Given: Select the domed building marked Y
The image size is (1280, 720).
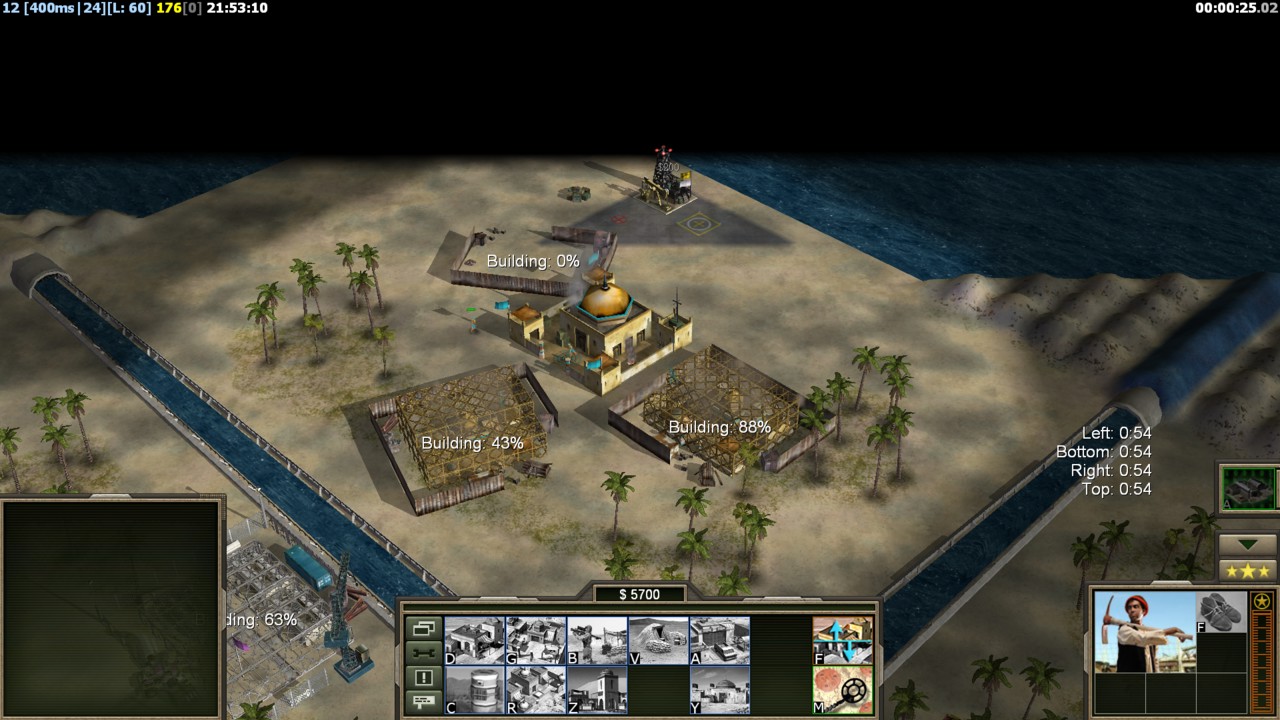Looking at the screenshot, I should point(720,690).
